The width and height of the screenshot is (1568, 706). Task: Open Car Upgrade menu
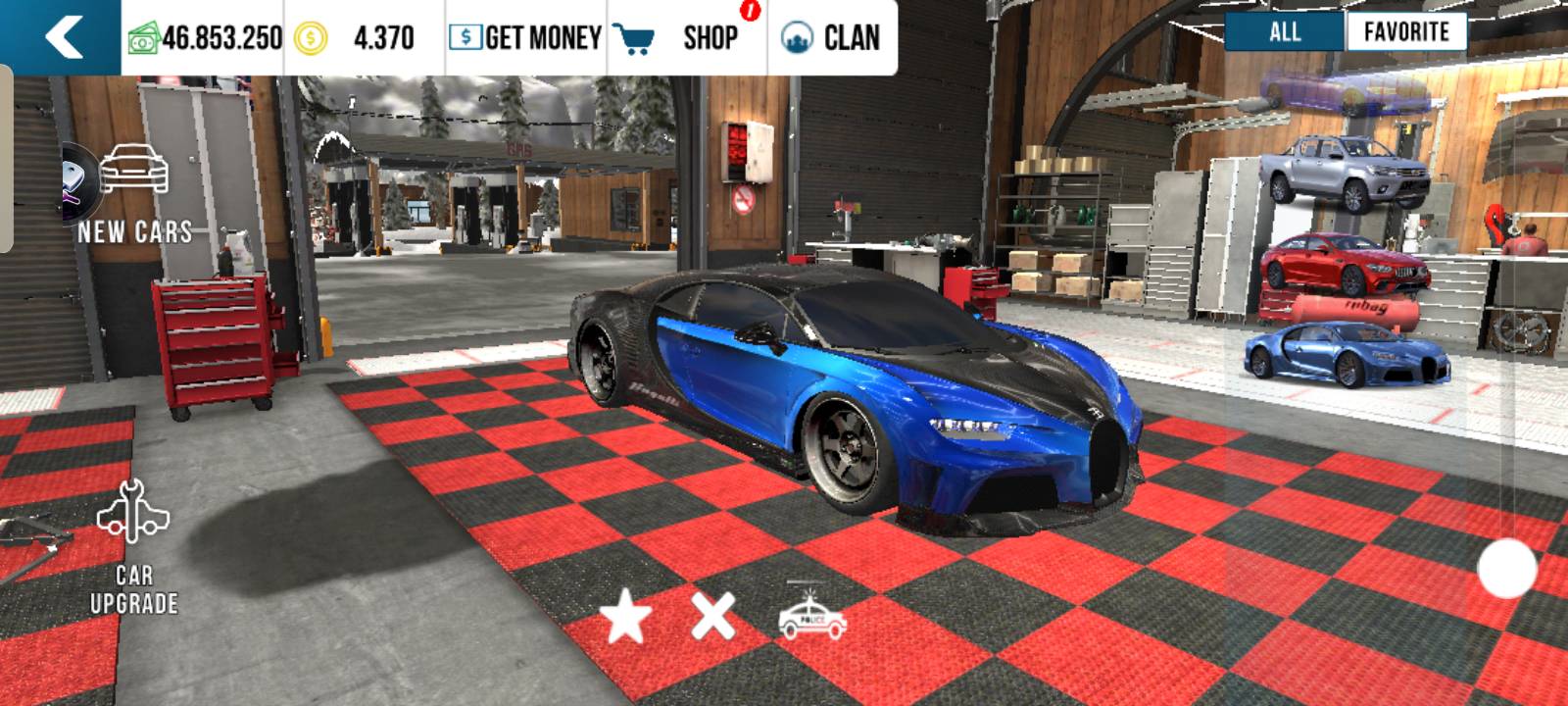tap(134, 549)
